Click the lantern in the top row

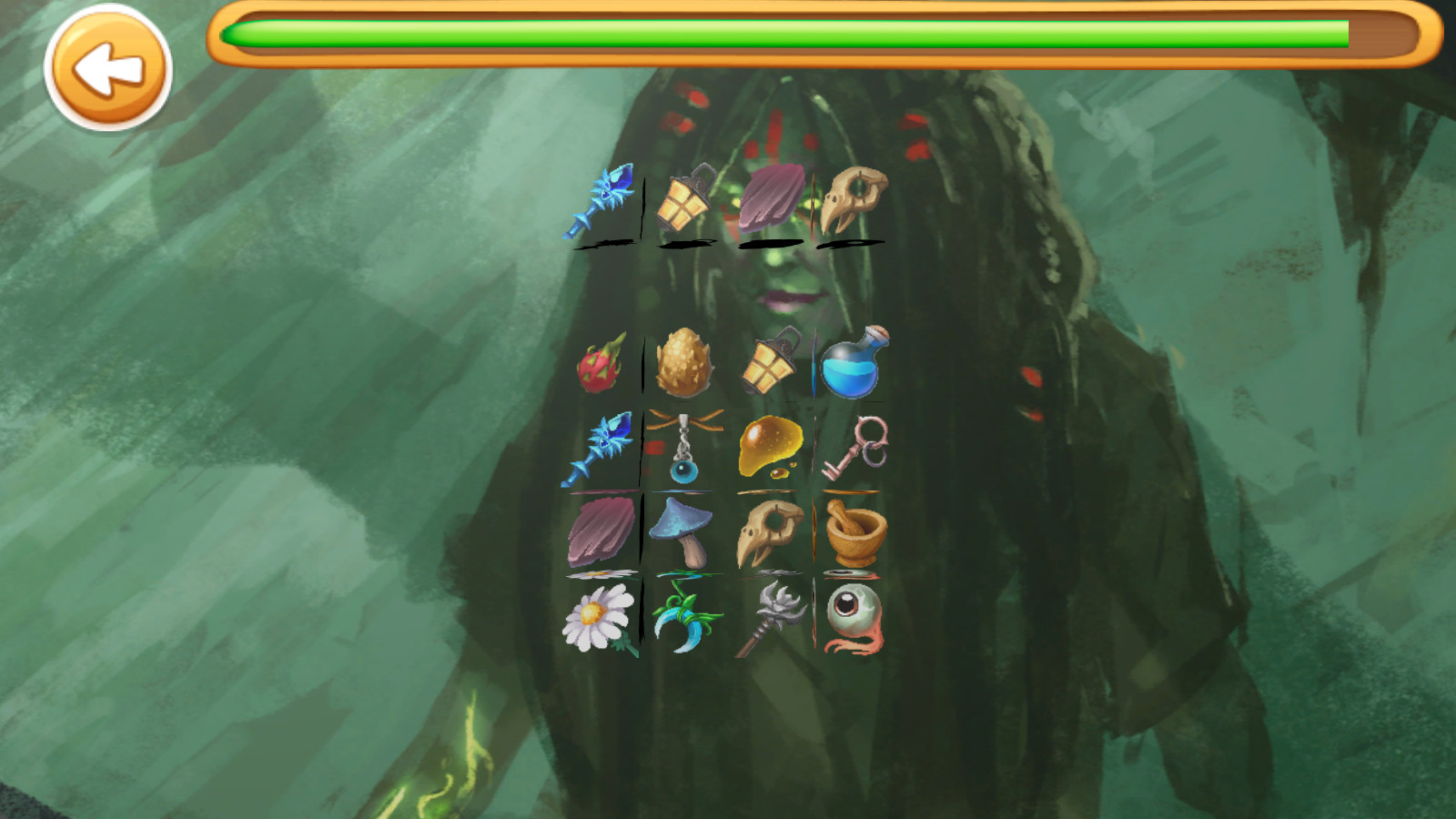(x=685, y=202)
